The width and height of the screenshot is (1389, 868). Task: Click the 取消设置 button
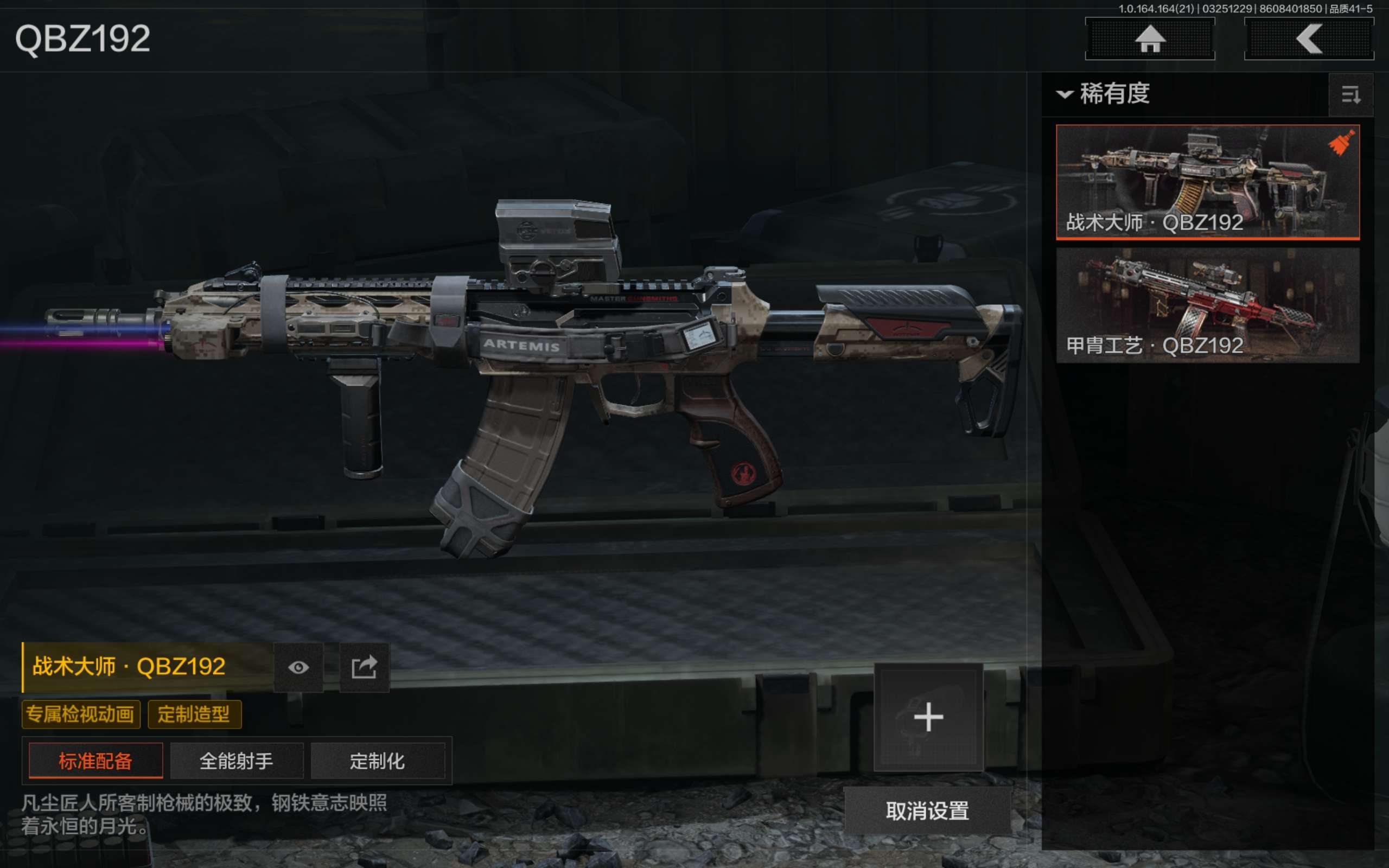(x=927, y=810)
